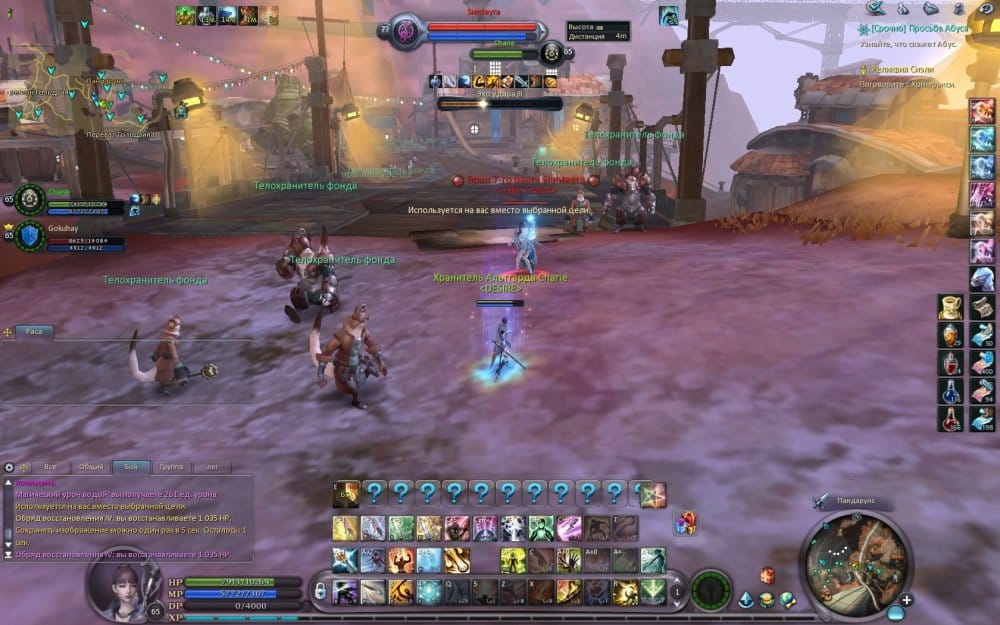Open the "Реликвия Сиэли" quest entry
Viewport: 1000px width, 625px height.
point(905,70)
